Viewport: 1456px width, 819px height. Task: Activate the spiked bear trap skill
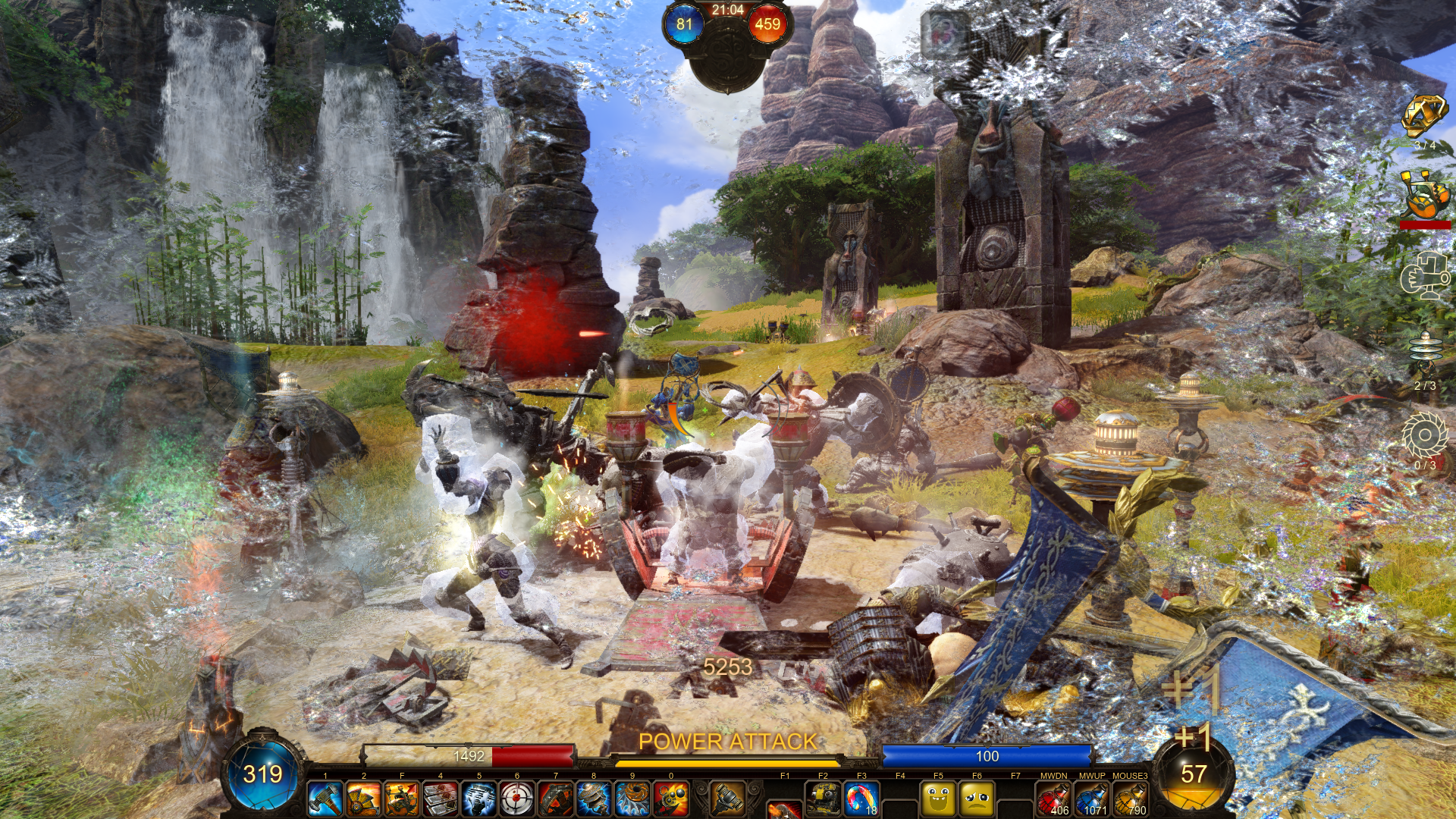pyautogui.click(x=556, y=799)
